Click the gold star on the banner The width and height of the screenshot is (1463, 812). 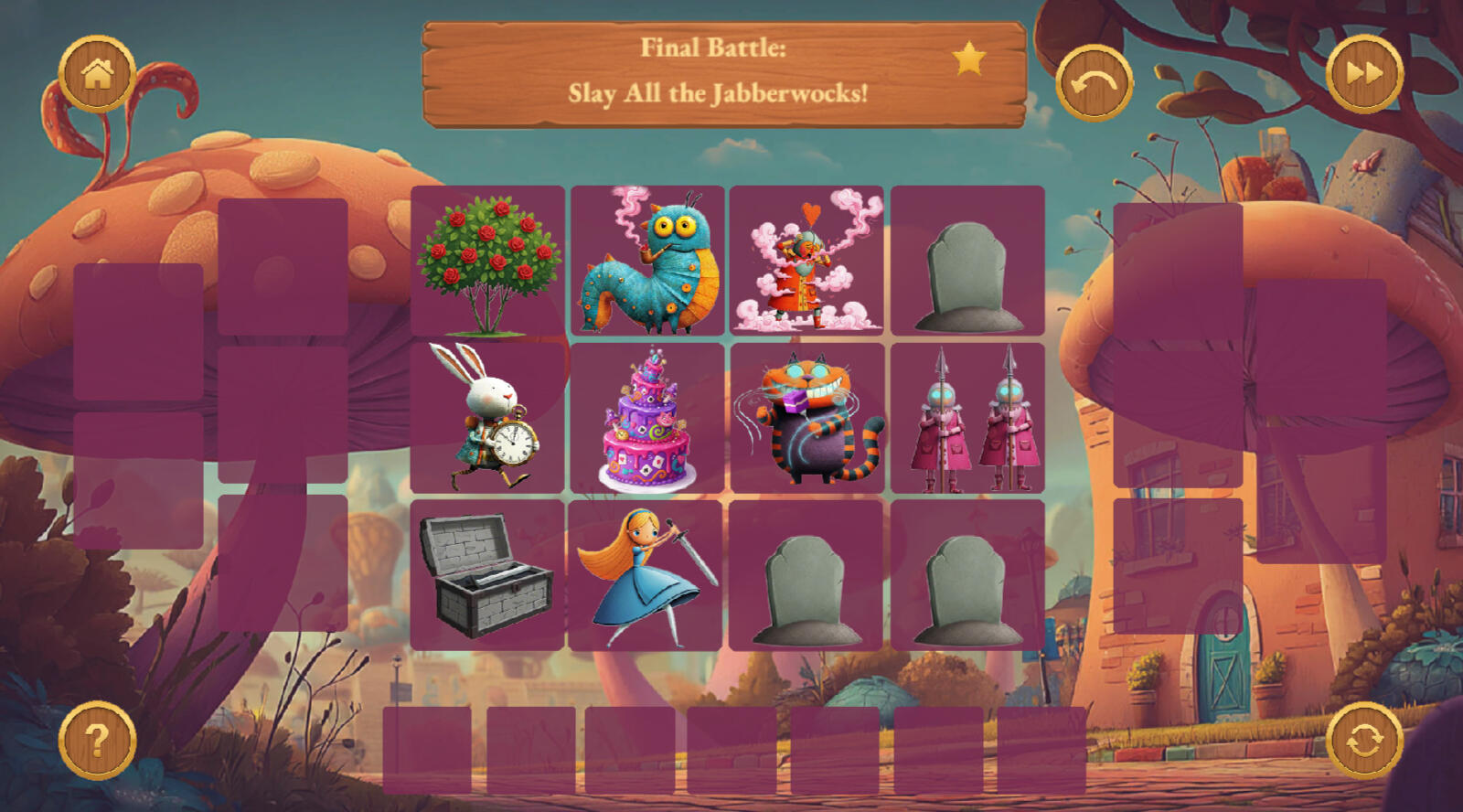(x=969, y=59)
